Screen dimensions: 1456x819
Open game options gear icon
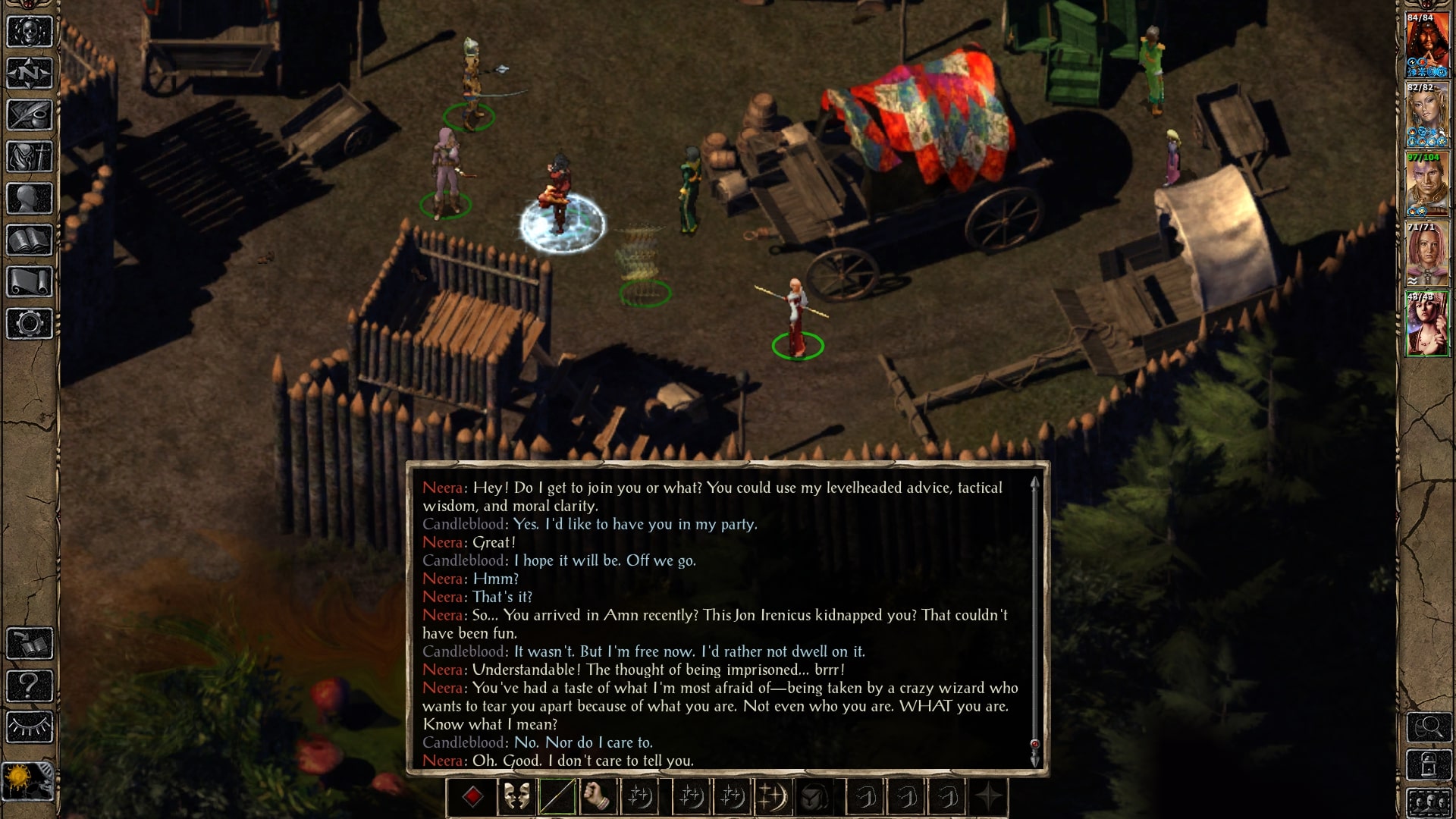tap(30, 324)
